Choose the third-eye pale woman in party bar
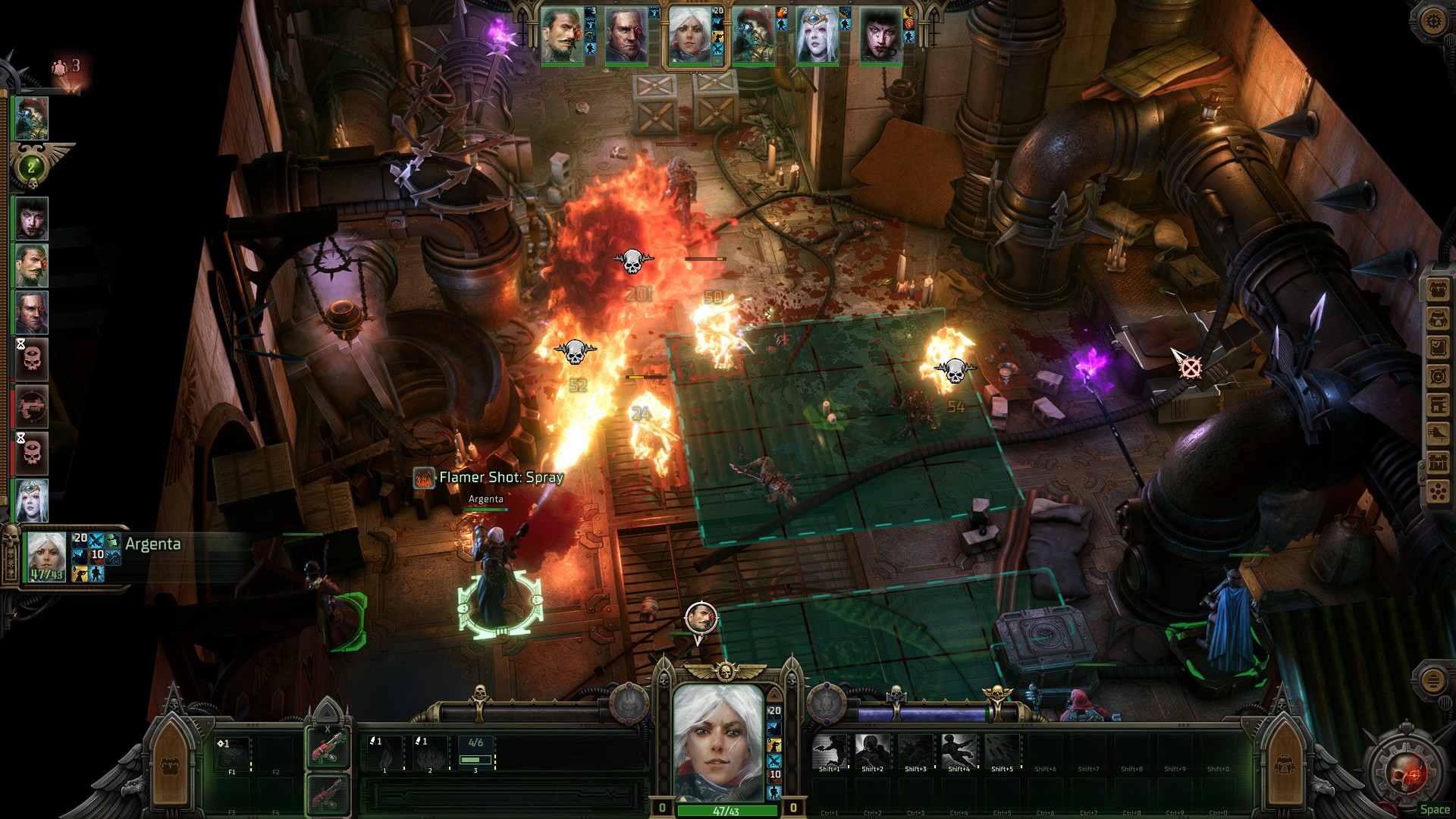This screenshot has width=1456, height=819. coord(817,36)
